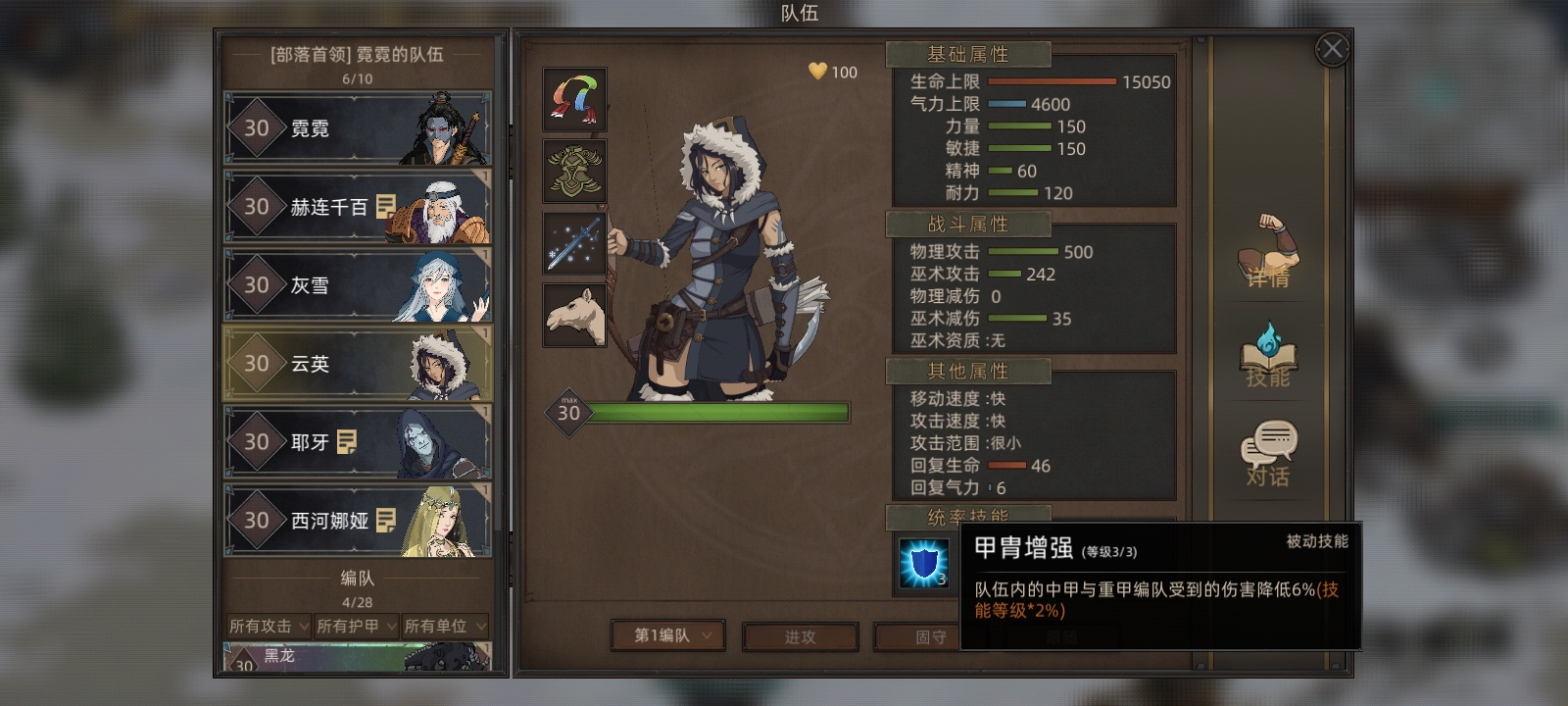
Task: Open the frost sword weapon slot
Action: click(575, 243)
